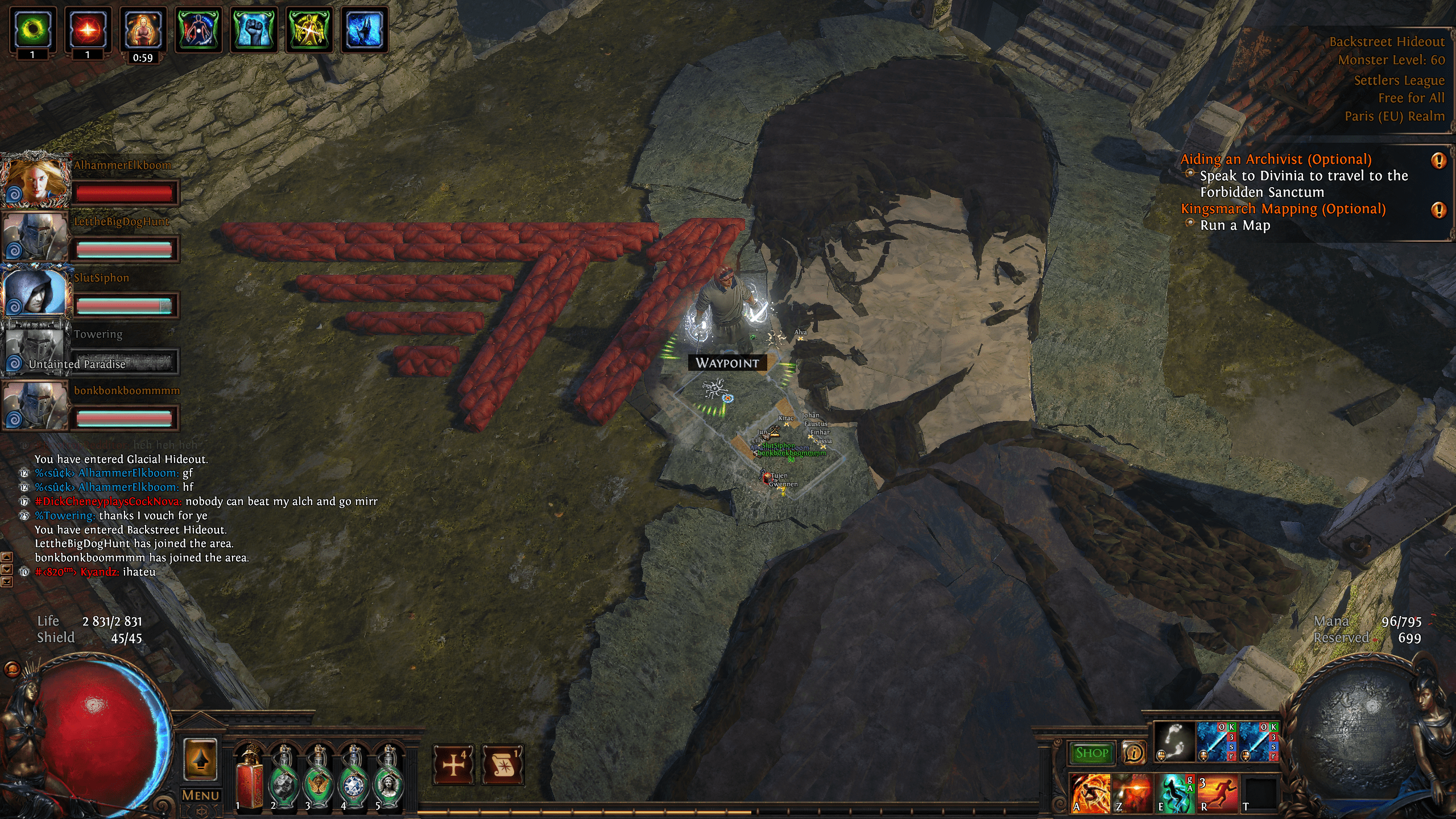
Task: Open the atlas scroll icon showing 1 point
Action: (503, 764)
